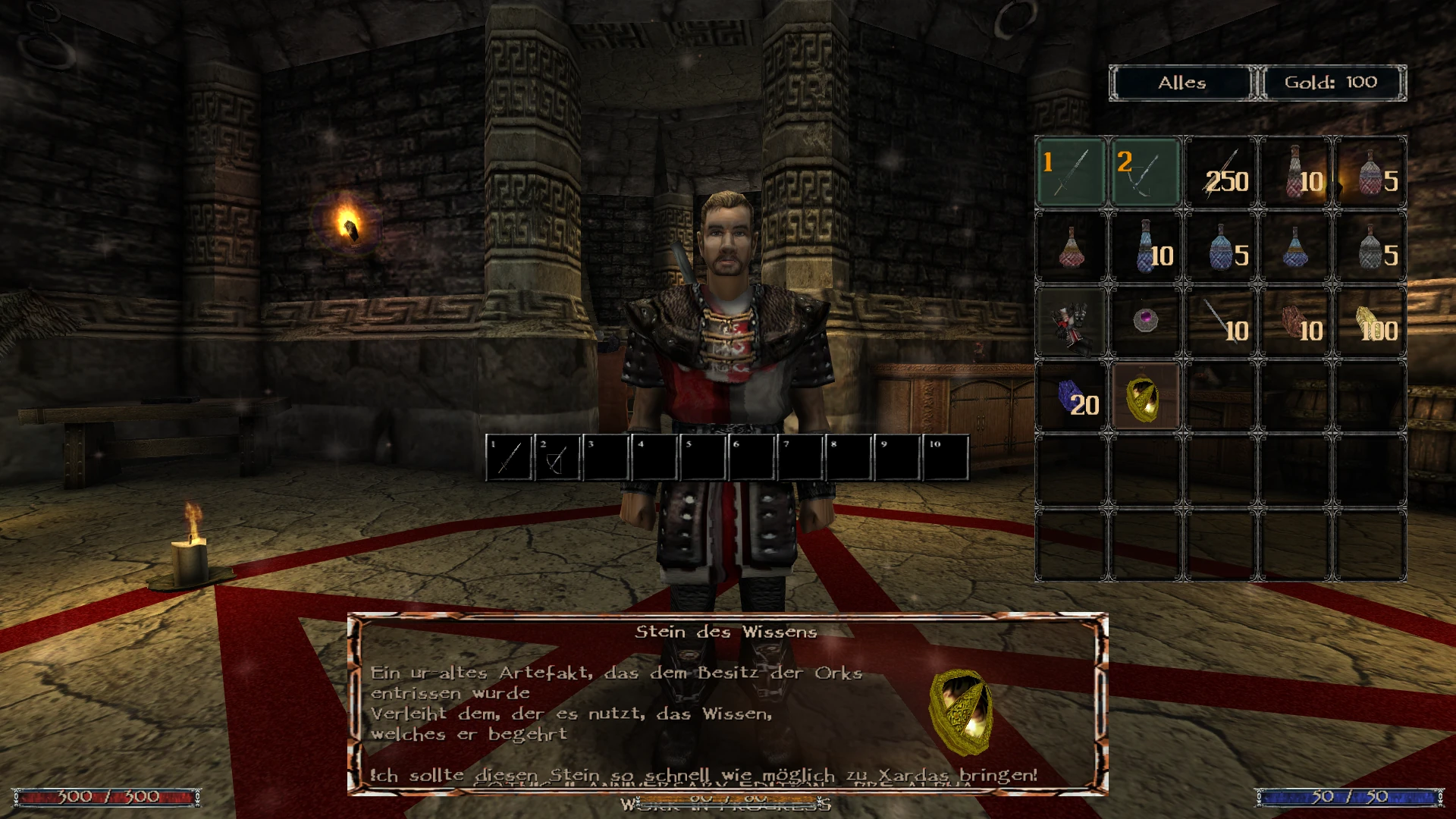Select the equipped sword in inventory slot 1
The height and width of the screenshot is (819, 1456).
click(1070, 172)
